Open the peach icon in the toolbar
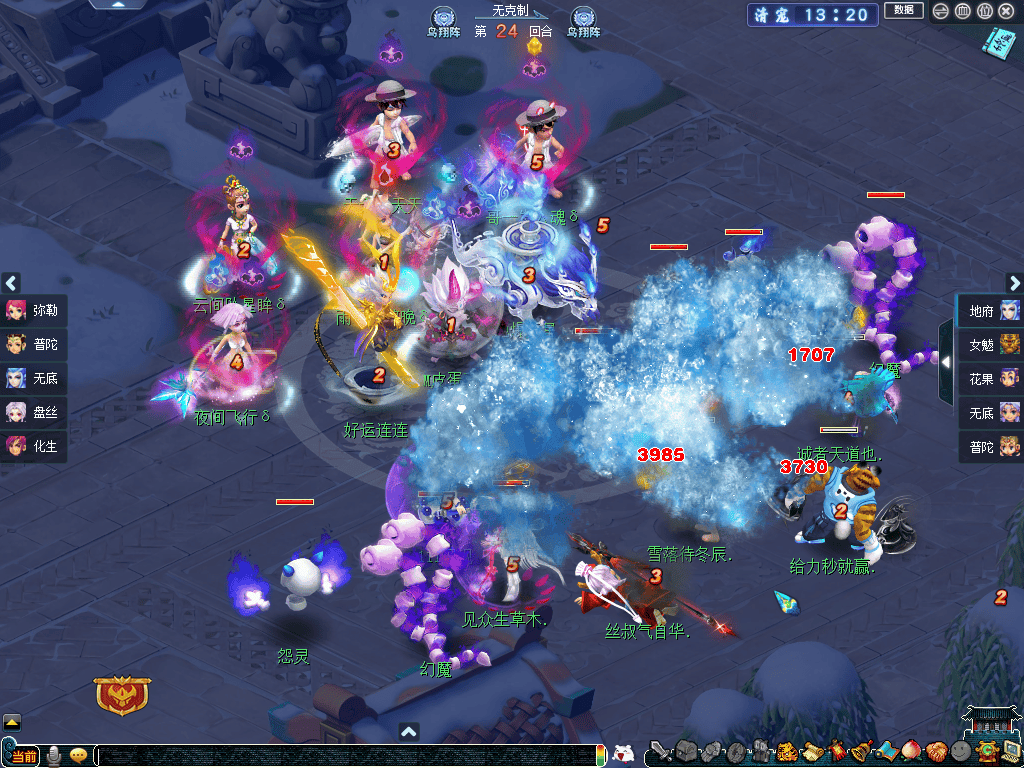Viewport: 1024px width, 768px height. [x=910, y=752]
